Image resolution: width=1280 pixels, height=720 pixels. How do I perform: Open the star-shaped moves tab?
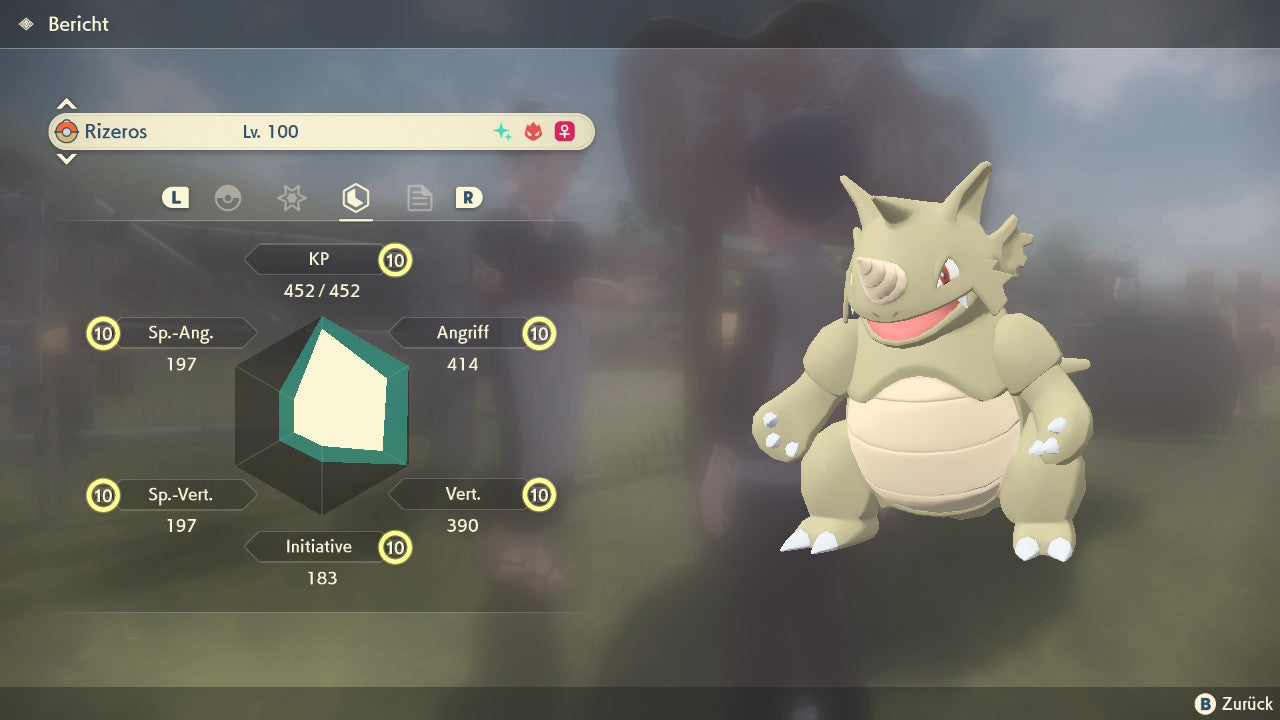(291, 198)
